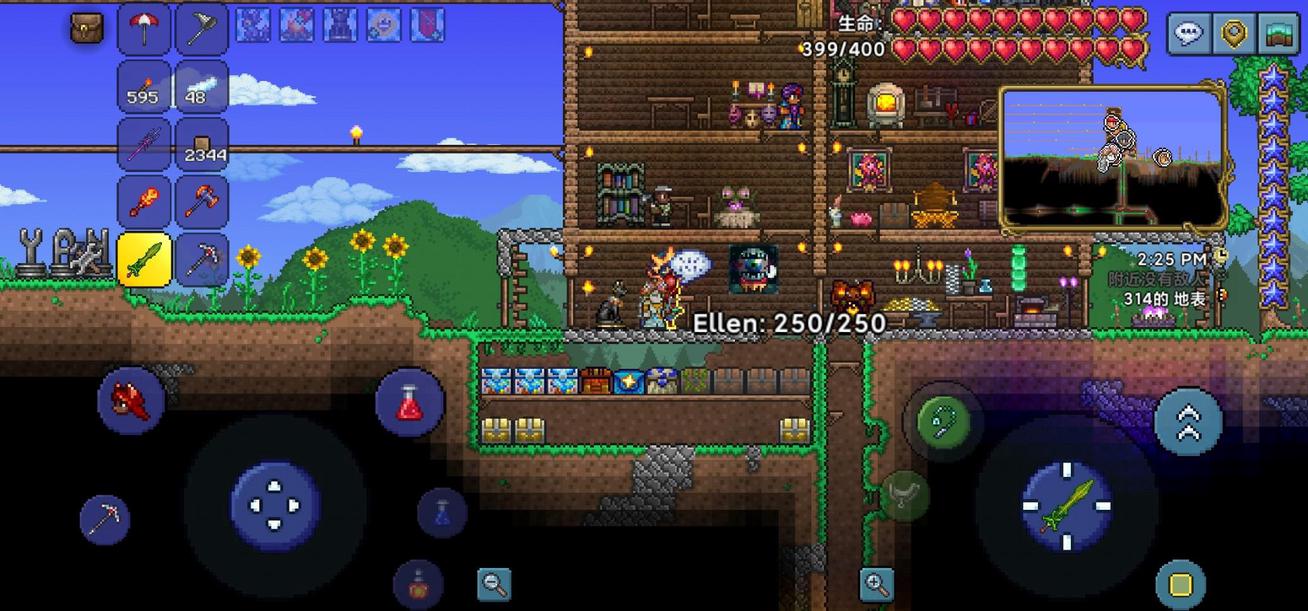Choose the pickaxe in the bottom hotbar slot
This screenshot has height=611, width=1308.
tap(202, 260)
